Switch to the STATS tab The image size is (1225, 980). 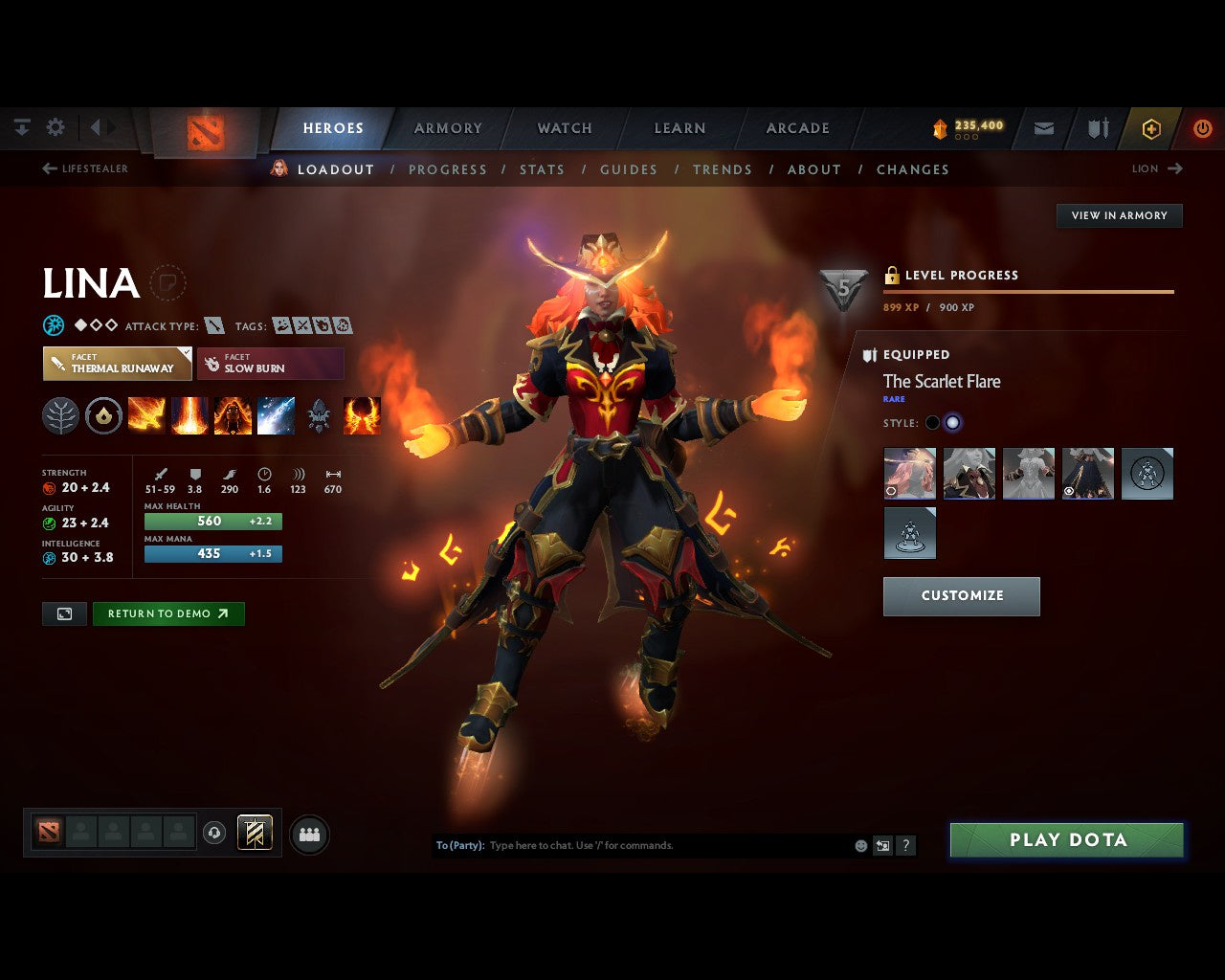542,169
